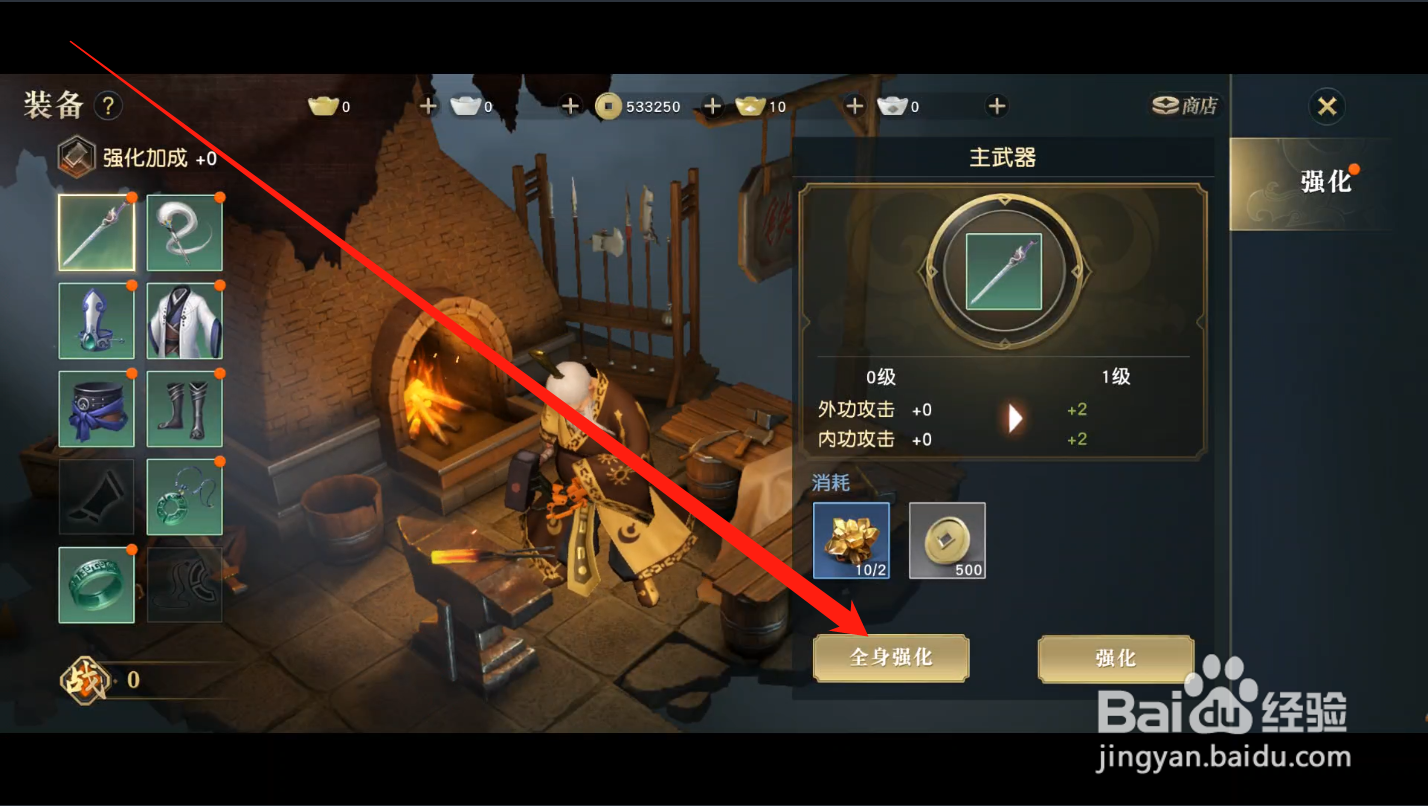Click the blue weapon charm equipment icon

pos(96,321)
